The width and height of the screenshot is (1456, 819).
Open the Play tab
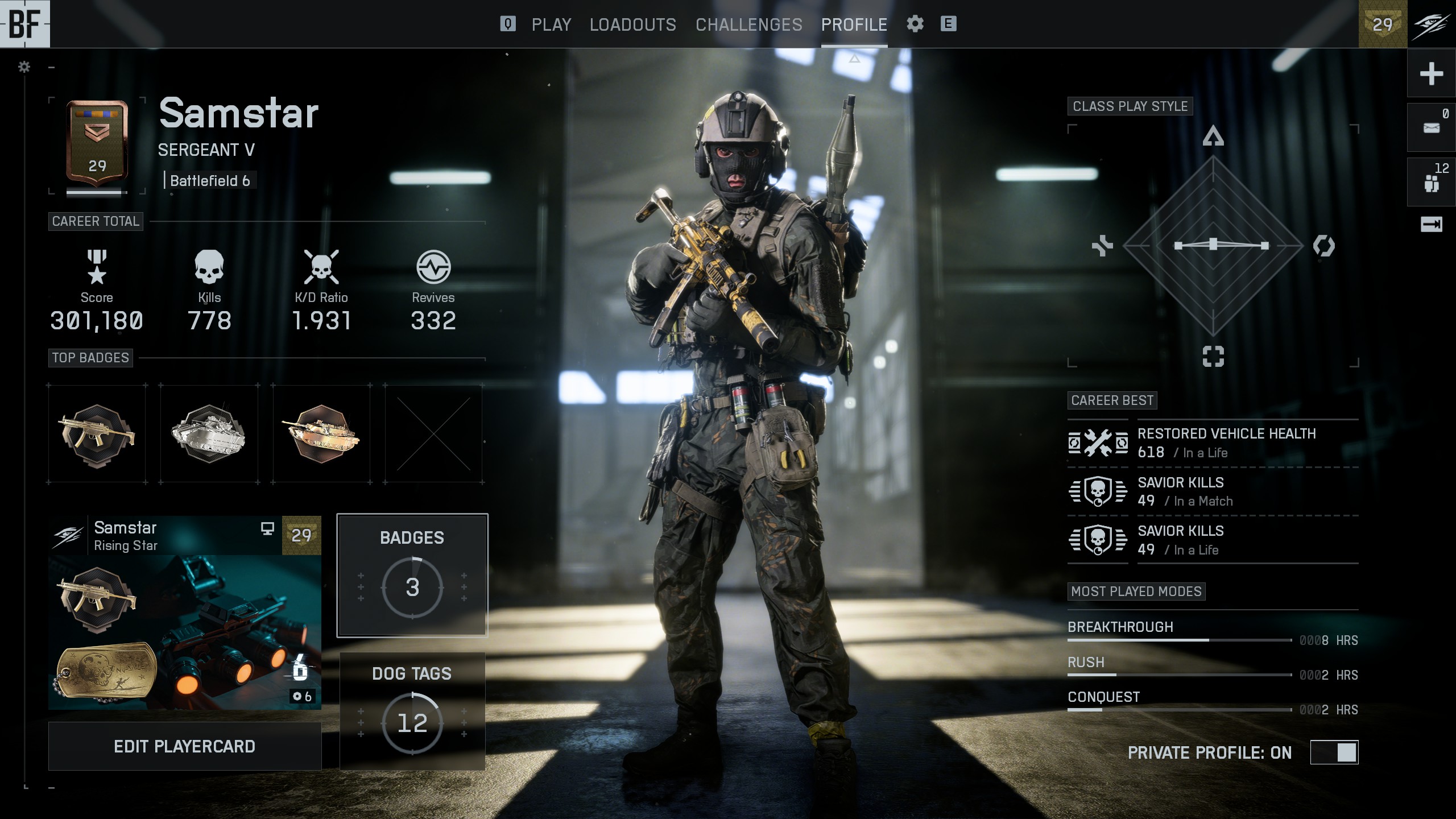coord(551,24)
